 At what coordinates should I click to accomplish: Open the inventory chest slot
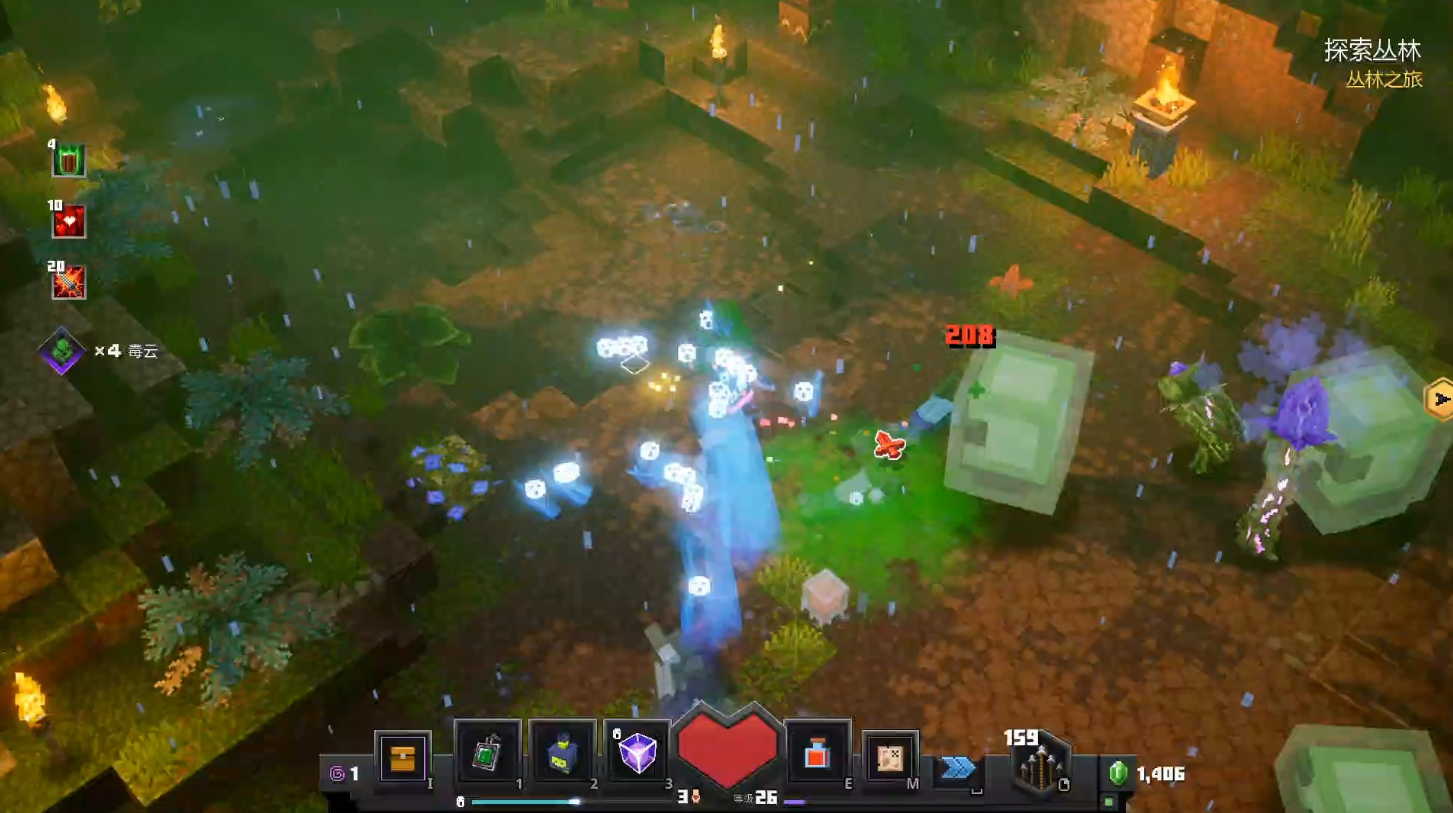403,758
